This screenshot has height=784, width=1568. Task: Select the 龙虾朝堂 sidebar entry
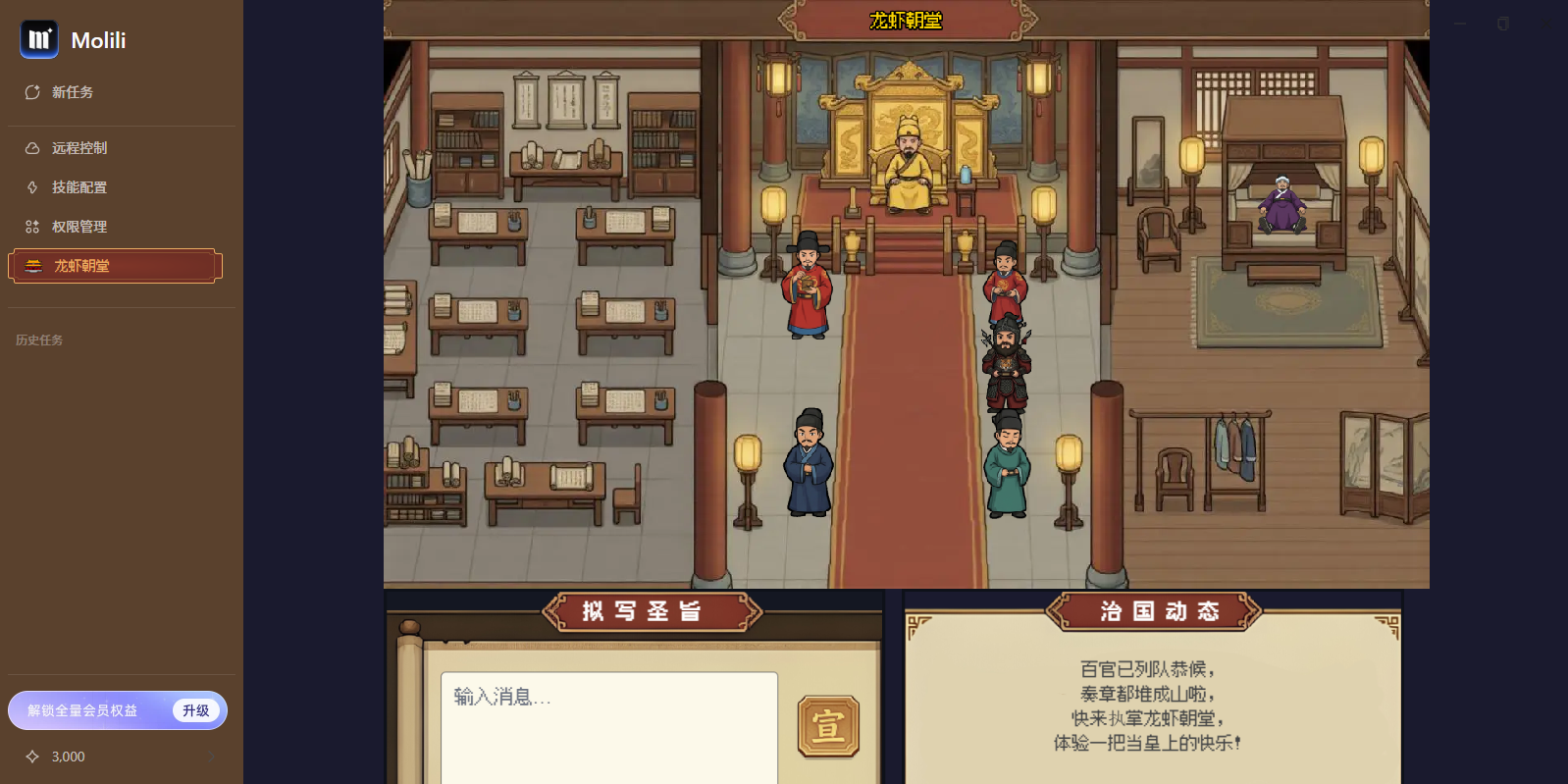click(115, 266)
